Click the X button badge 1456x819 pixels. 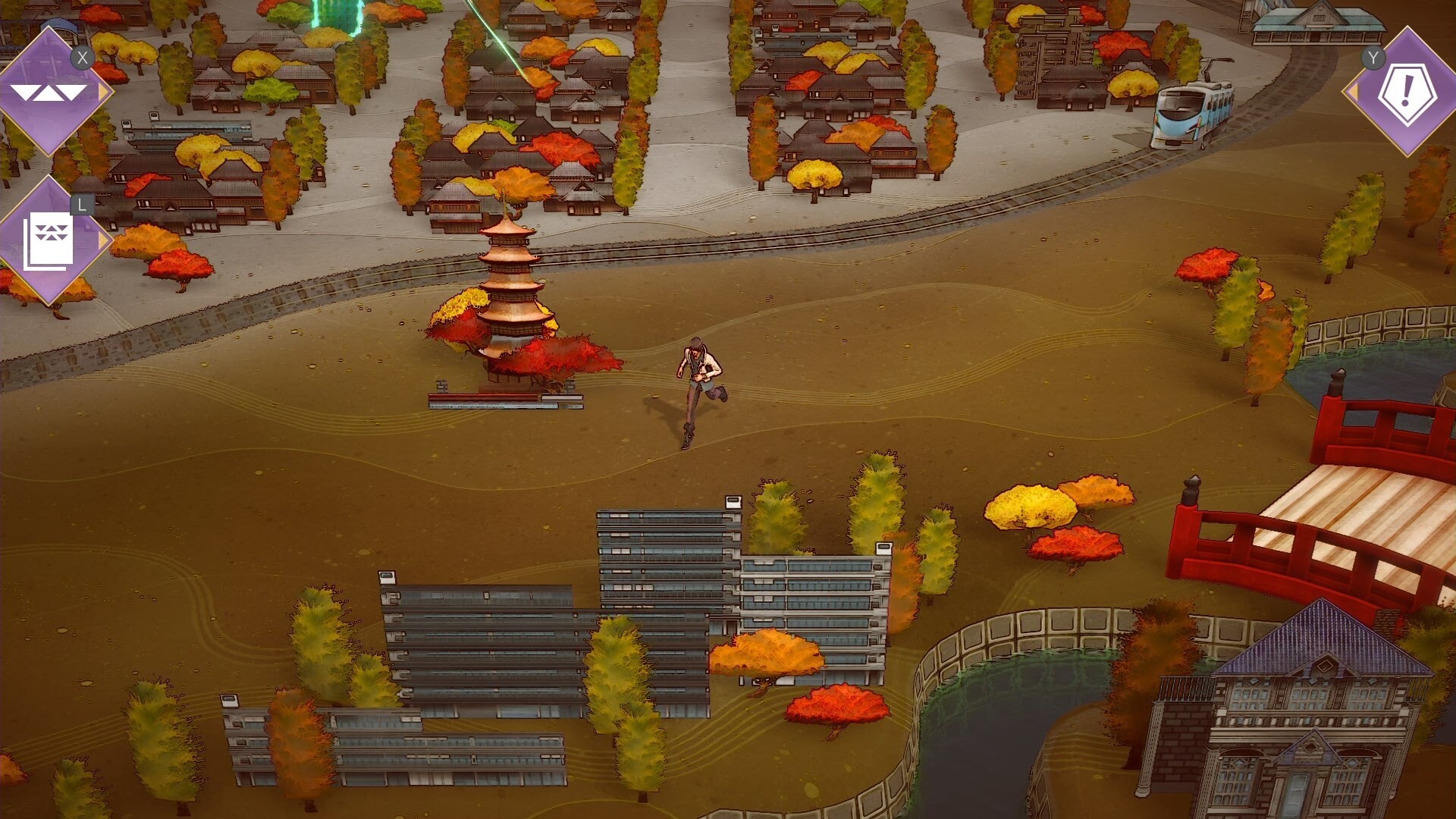(82, 57)
